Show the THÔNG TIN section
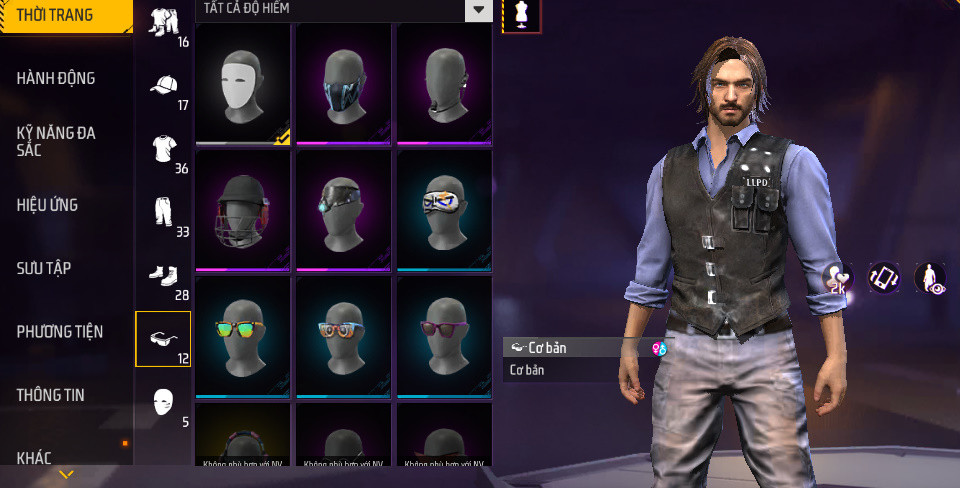Image resolution: width=960 pixels, height=488 pixels. (x=51, y=395)
